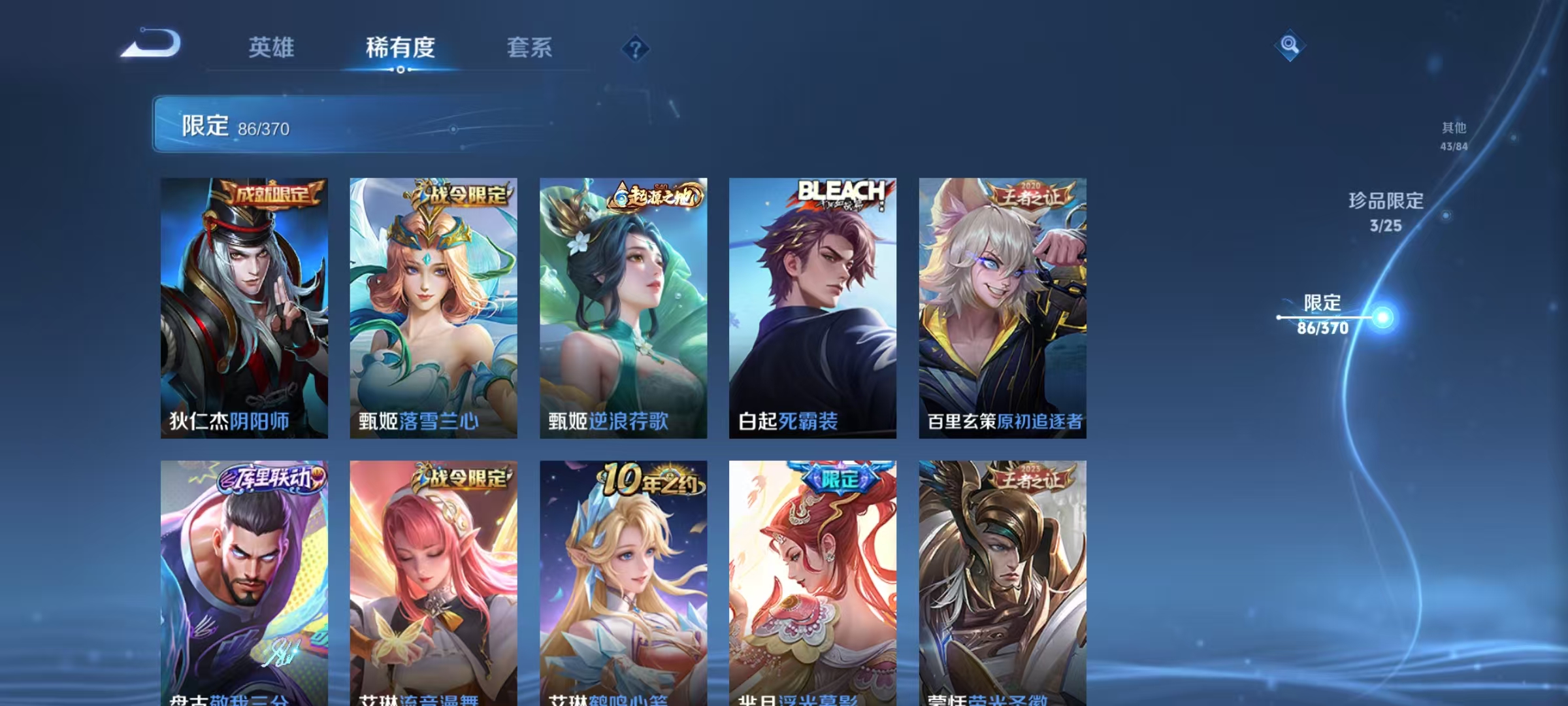Select the 白起死霸装 skin thumbnail
The image size is (1568, 706).
click(x=813, y=307)
